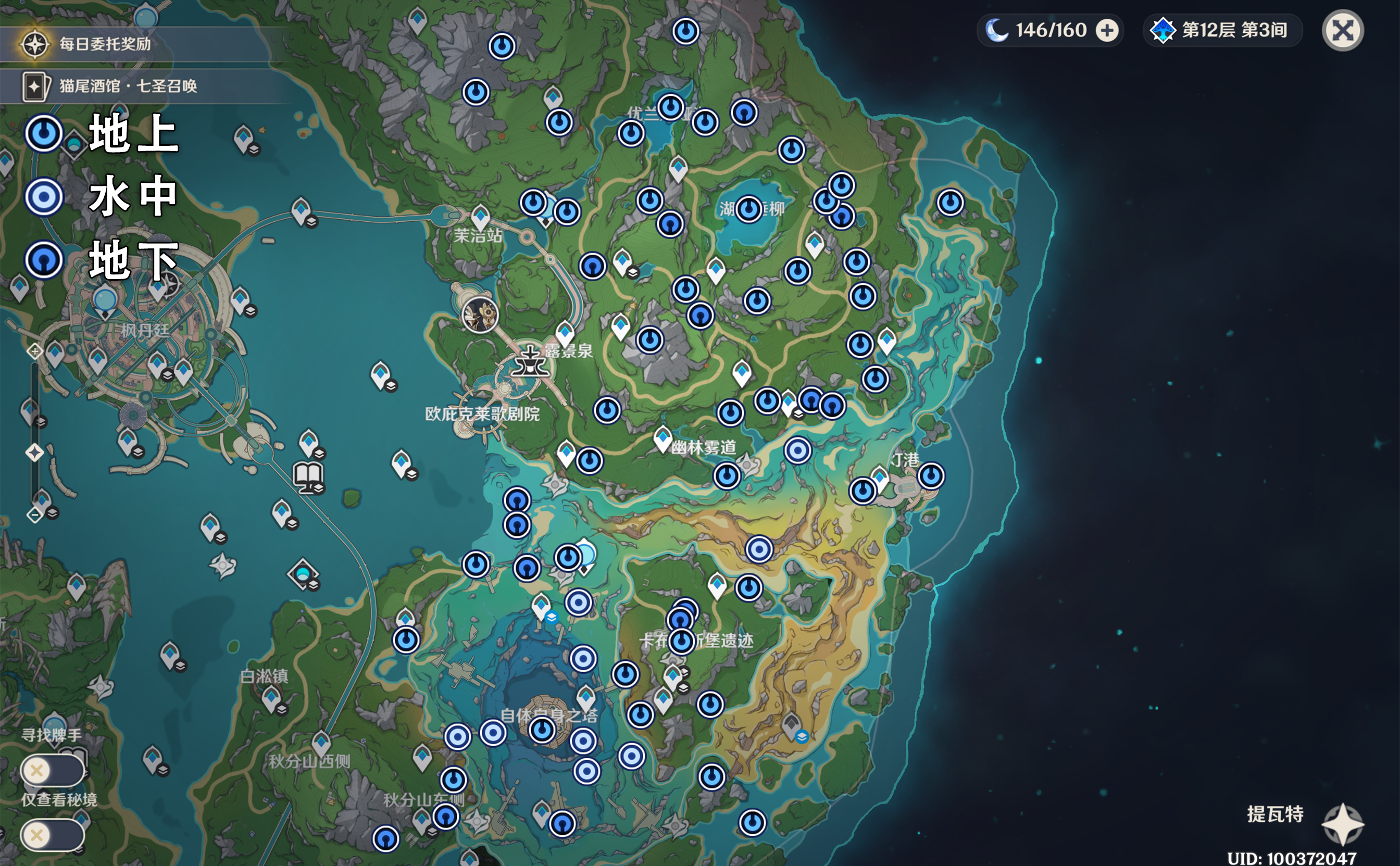
Task: Select the 欧庇克莱歌剧院 map label
Action: point(482,413)
